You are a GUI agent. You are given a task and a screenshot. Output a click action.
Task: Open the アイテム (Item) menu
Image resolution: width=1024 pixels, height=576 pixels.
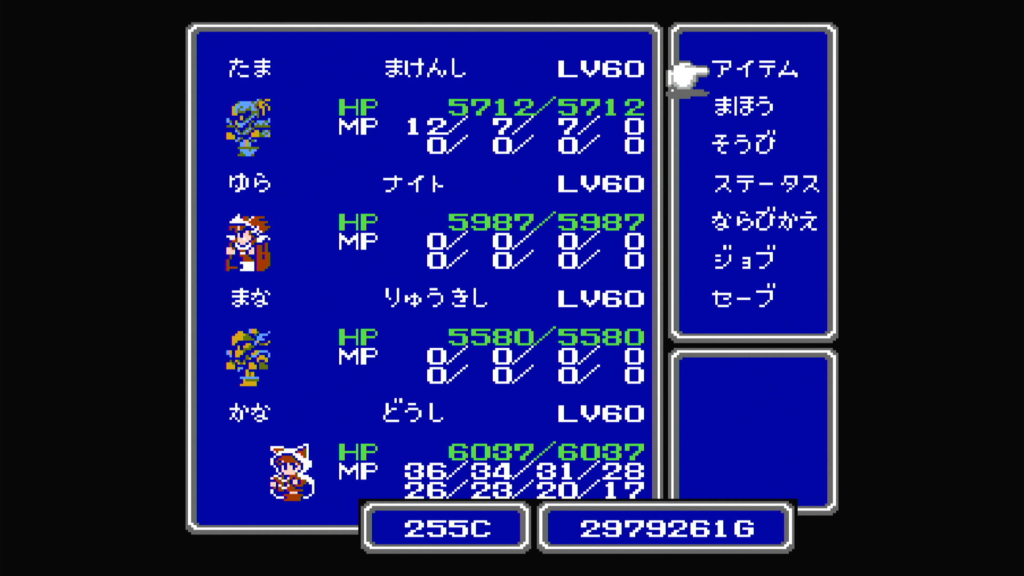click(755, 69)
